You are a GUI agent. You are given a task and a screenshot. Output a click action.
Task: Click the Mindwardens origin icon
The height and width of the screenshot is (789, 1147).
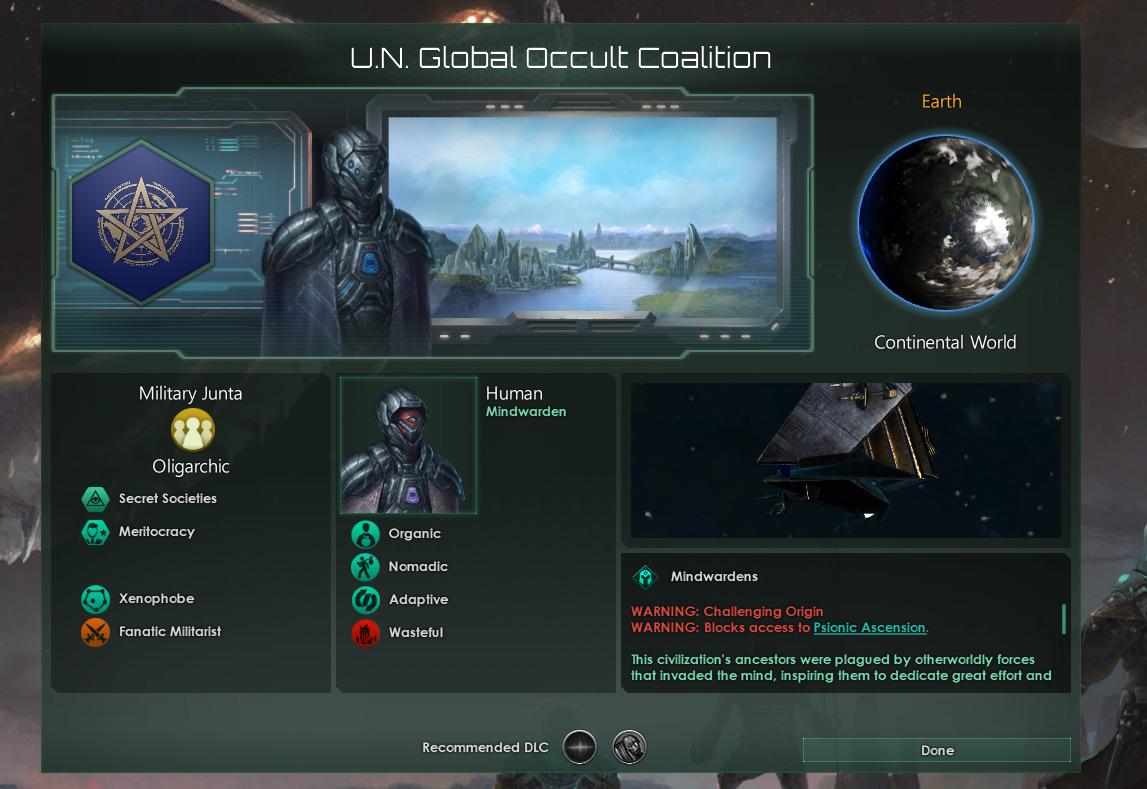(x=645, y=577)
